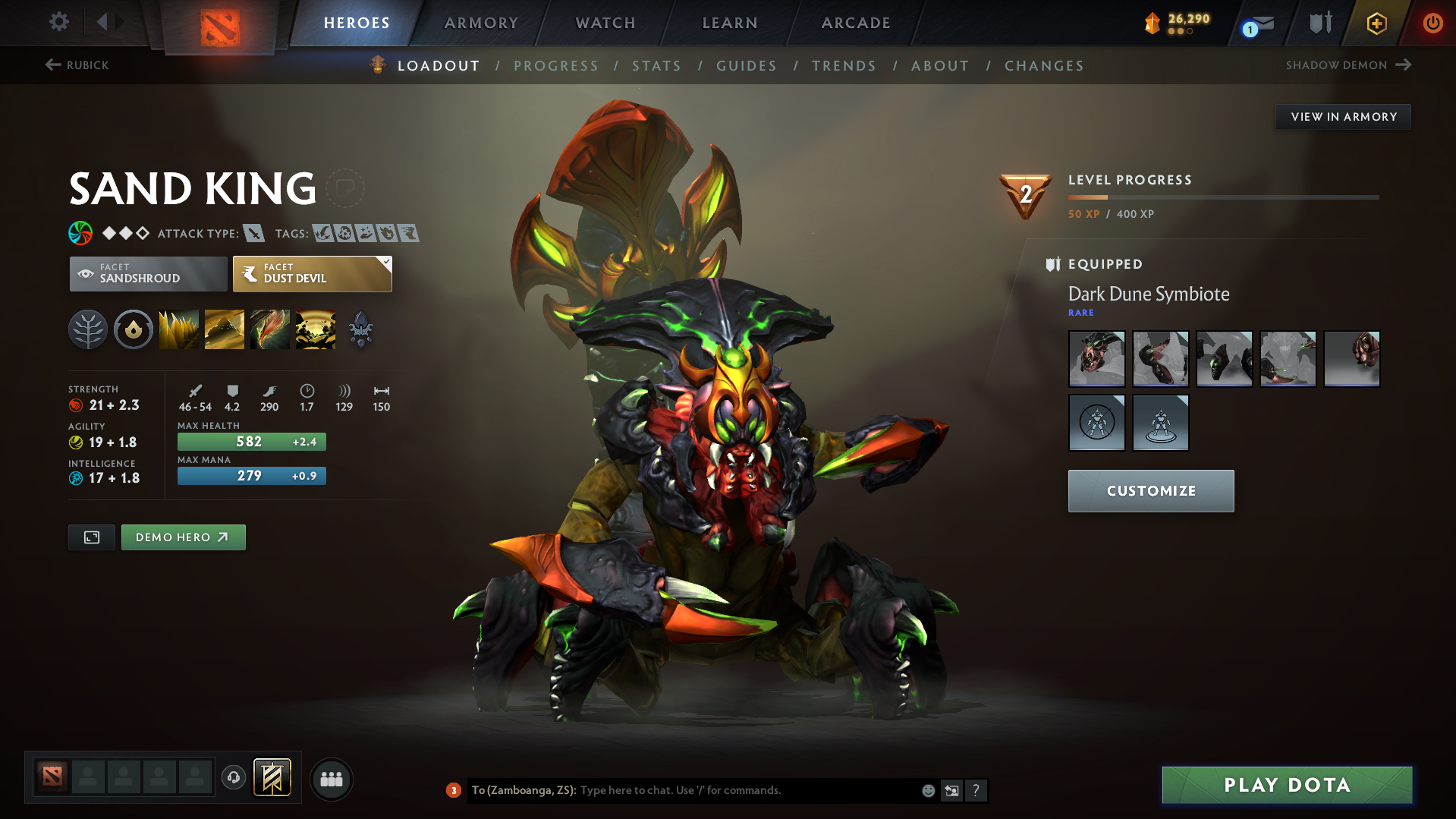Screen dimensions: 1456x819
Task: Select the Sandshroud facet
Action: pyautogui.click(x=149, y=274)
